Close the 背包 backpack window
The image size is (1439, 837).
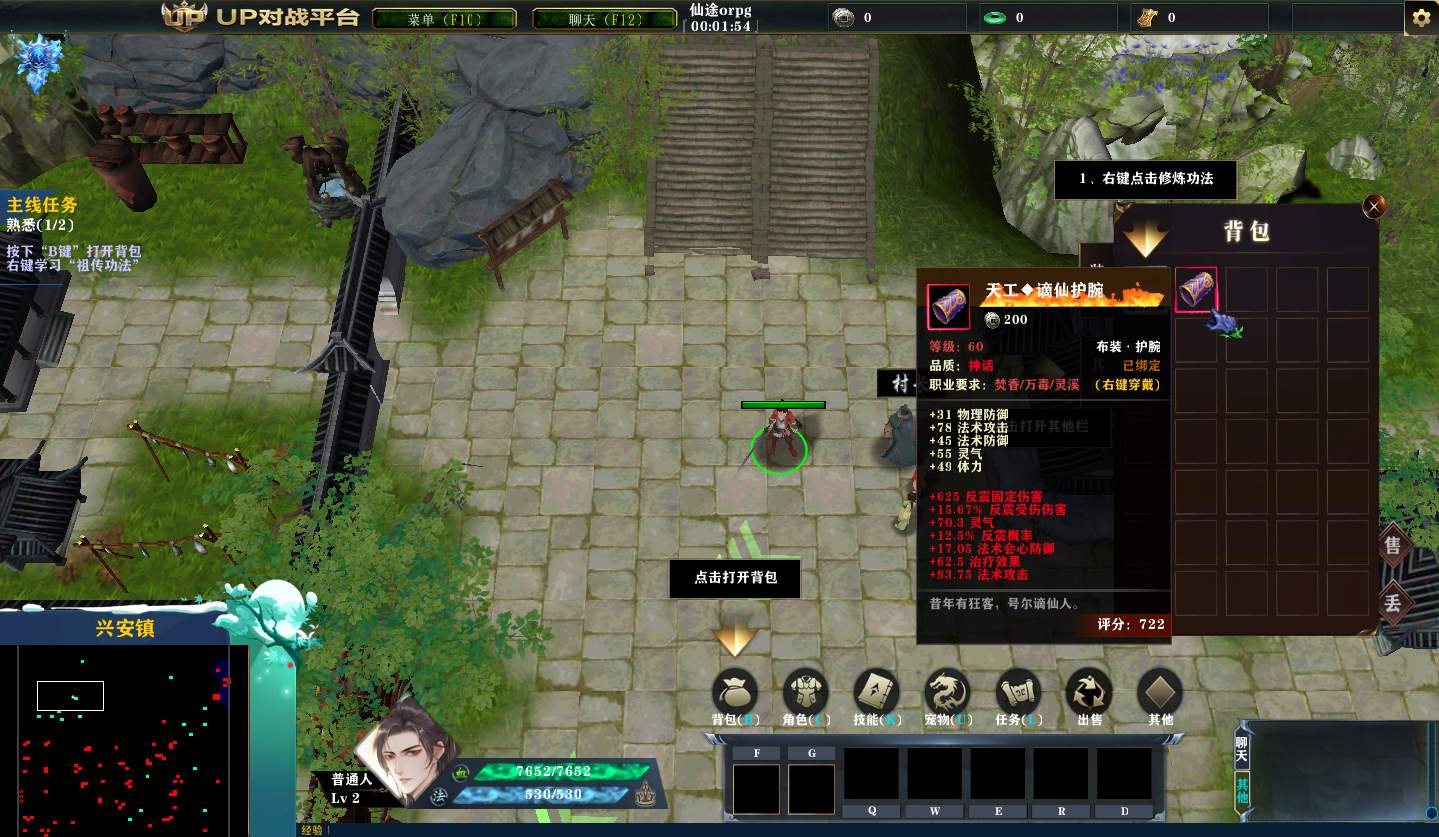1374,206
